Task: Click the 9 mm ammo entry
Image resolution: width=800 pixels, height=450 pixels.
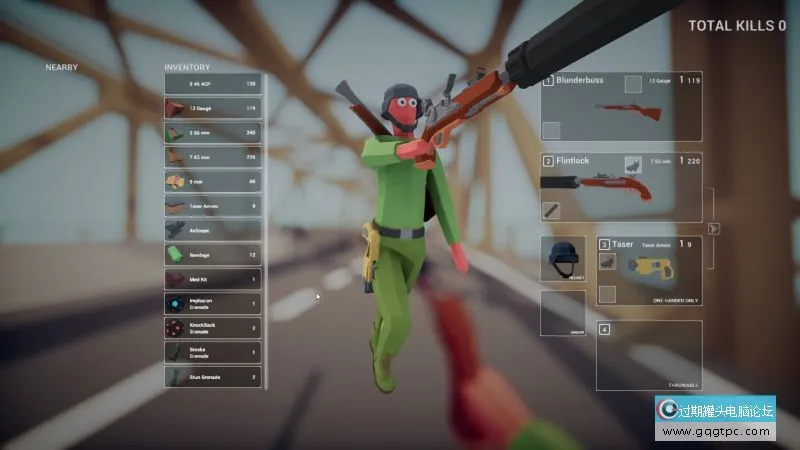Action: tap(212, 181)
